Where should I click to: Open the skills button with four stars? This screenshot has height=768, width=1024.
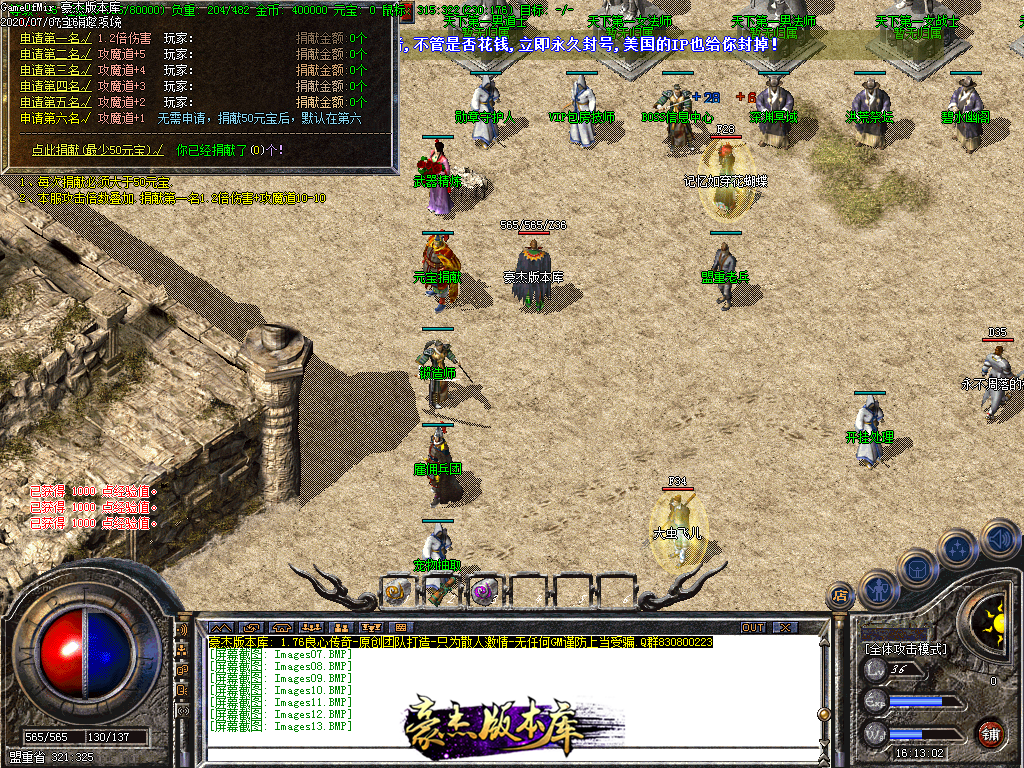(x=957, y=549)
